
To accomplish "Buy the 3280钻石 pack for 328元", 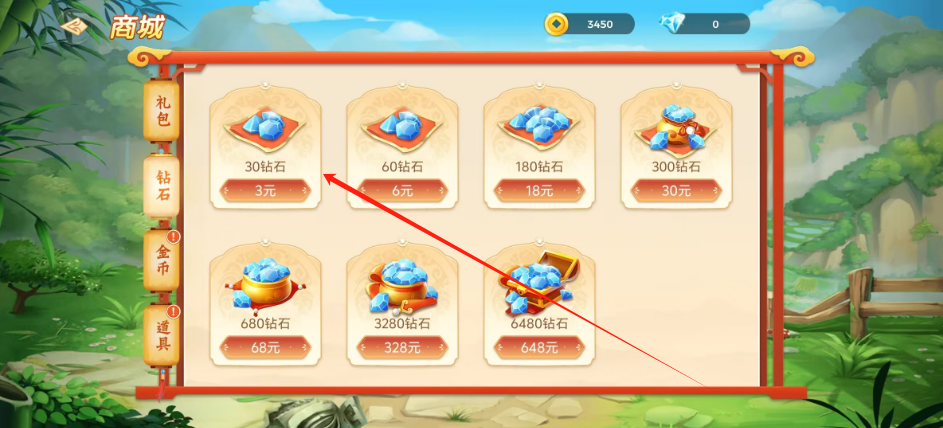I will 402,348.
